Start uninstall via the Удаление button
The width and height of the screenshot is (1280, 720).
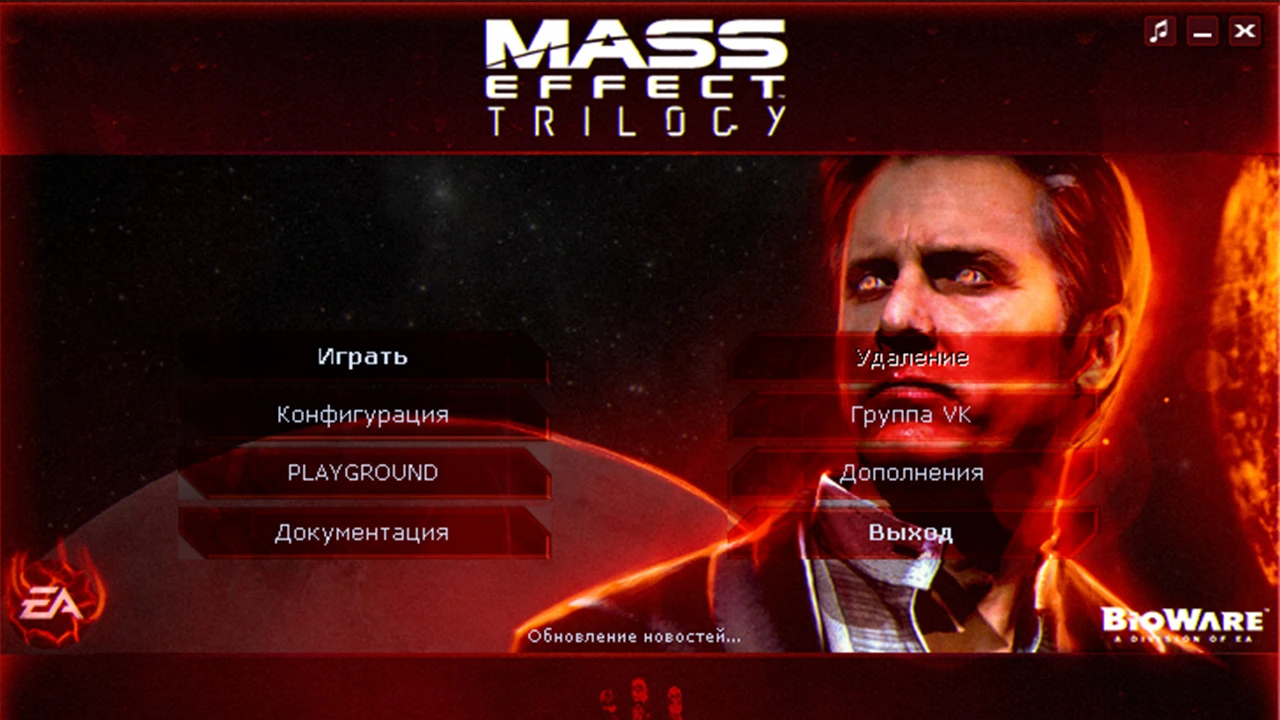point(913,356)
